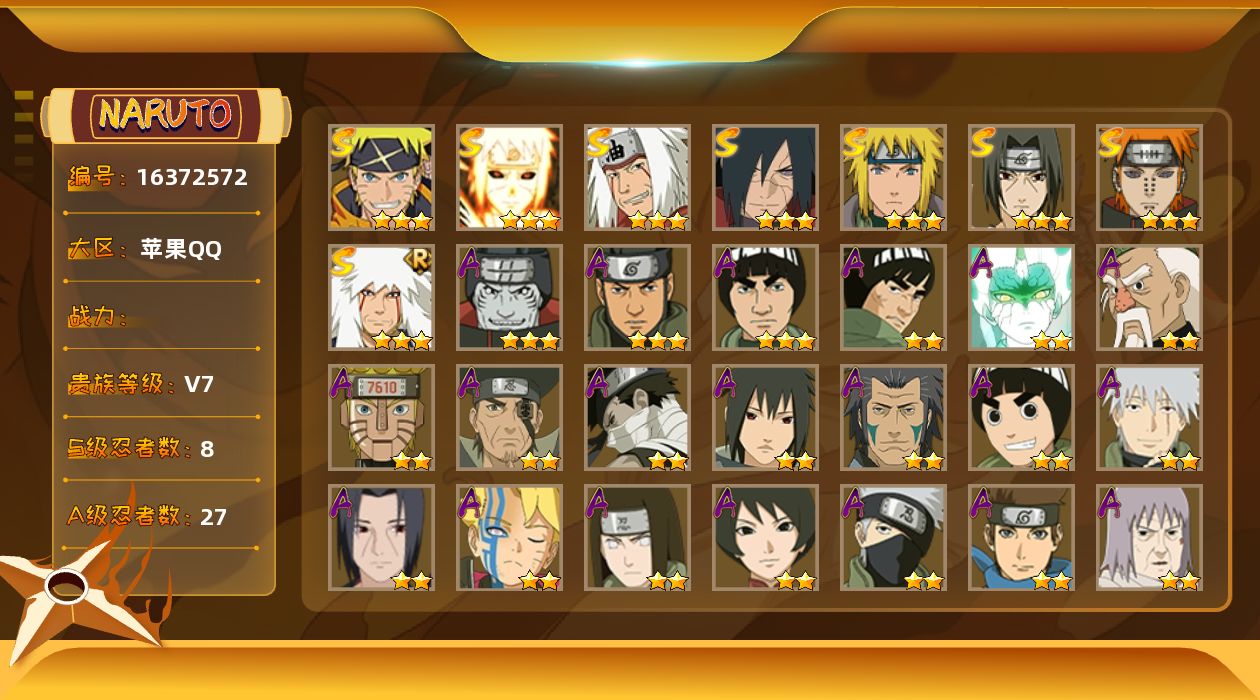Pick the bearded Asuma portrait

point(637,298)
